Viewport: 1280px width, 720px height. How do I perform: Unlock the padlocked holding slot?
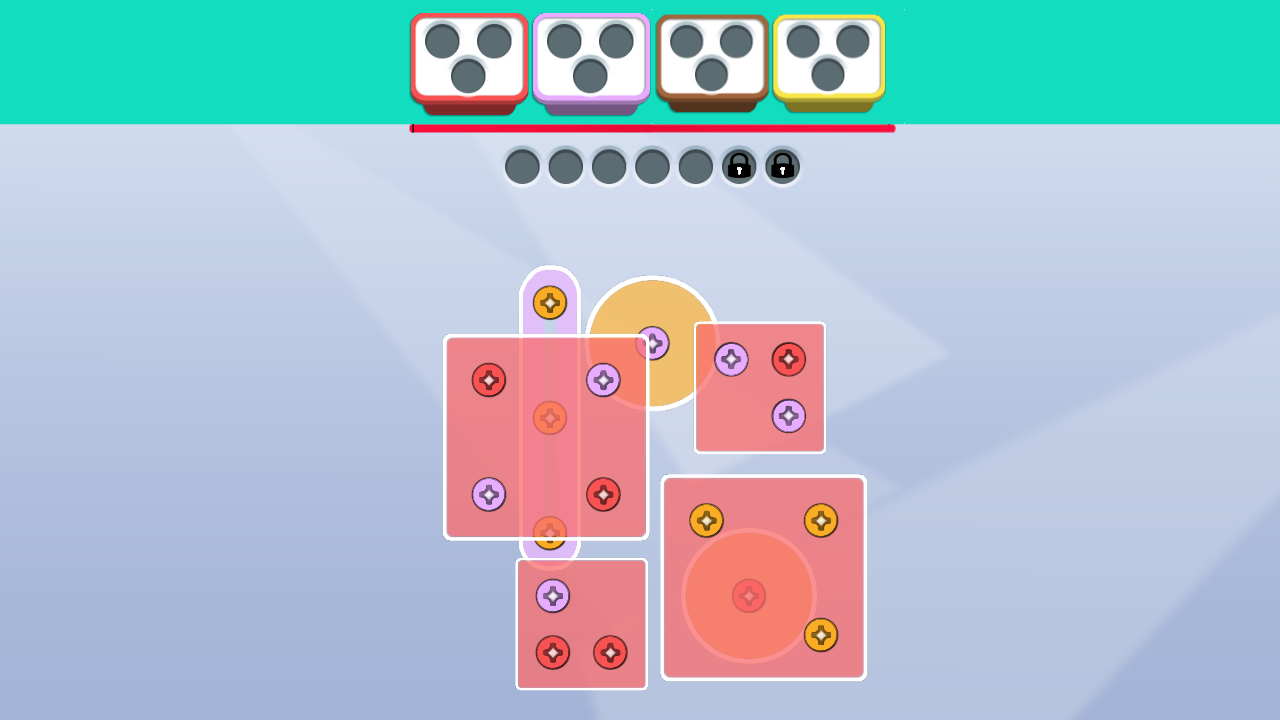pos(739,166)
